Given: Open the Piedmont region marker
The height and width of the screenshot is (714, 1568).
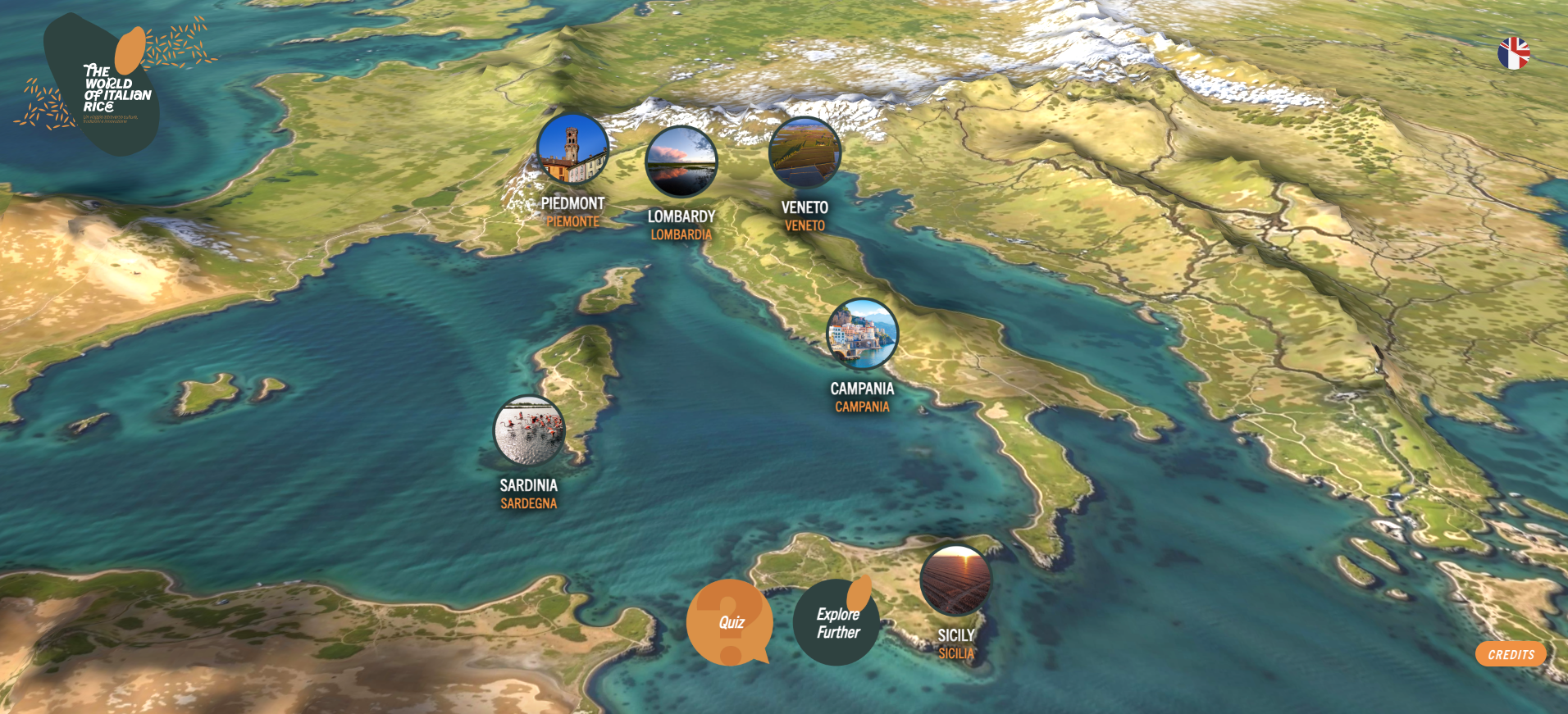Looking at the screenshot, I should click(x=572, y=149).
